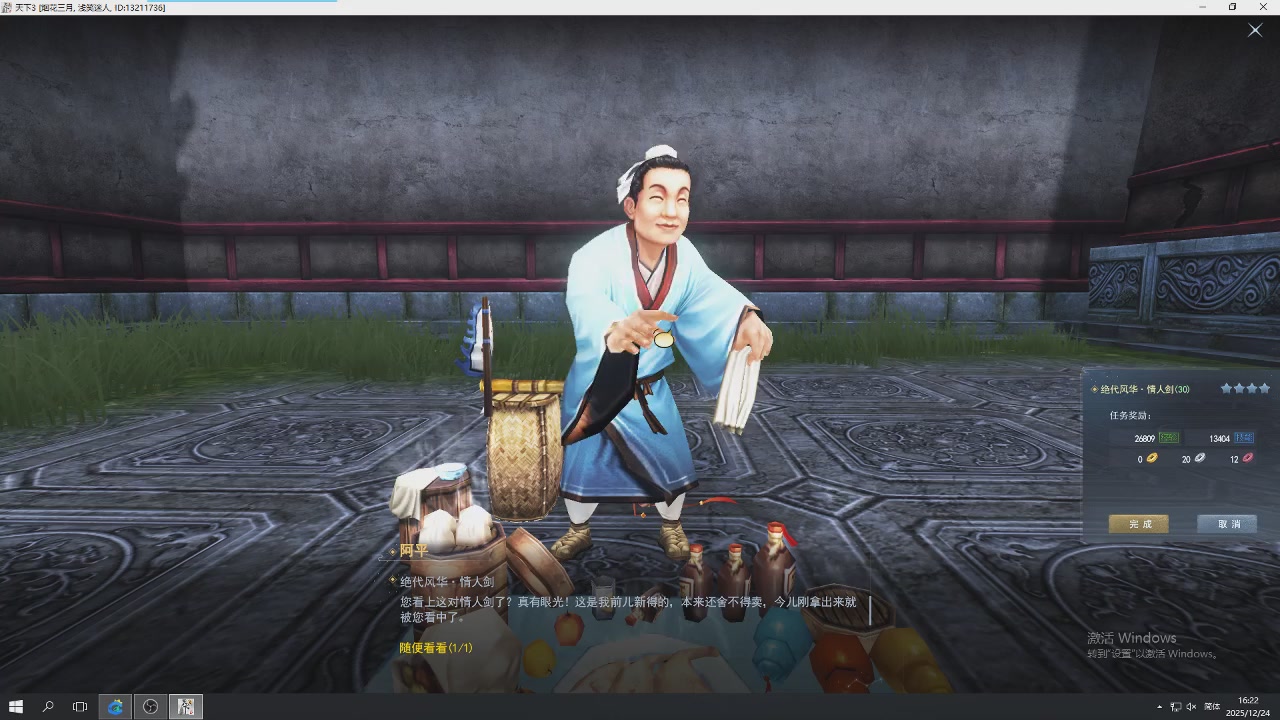Screen dimensions: 1280x720
Task: Open Task View from the taskbar
Action: 79,706
